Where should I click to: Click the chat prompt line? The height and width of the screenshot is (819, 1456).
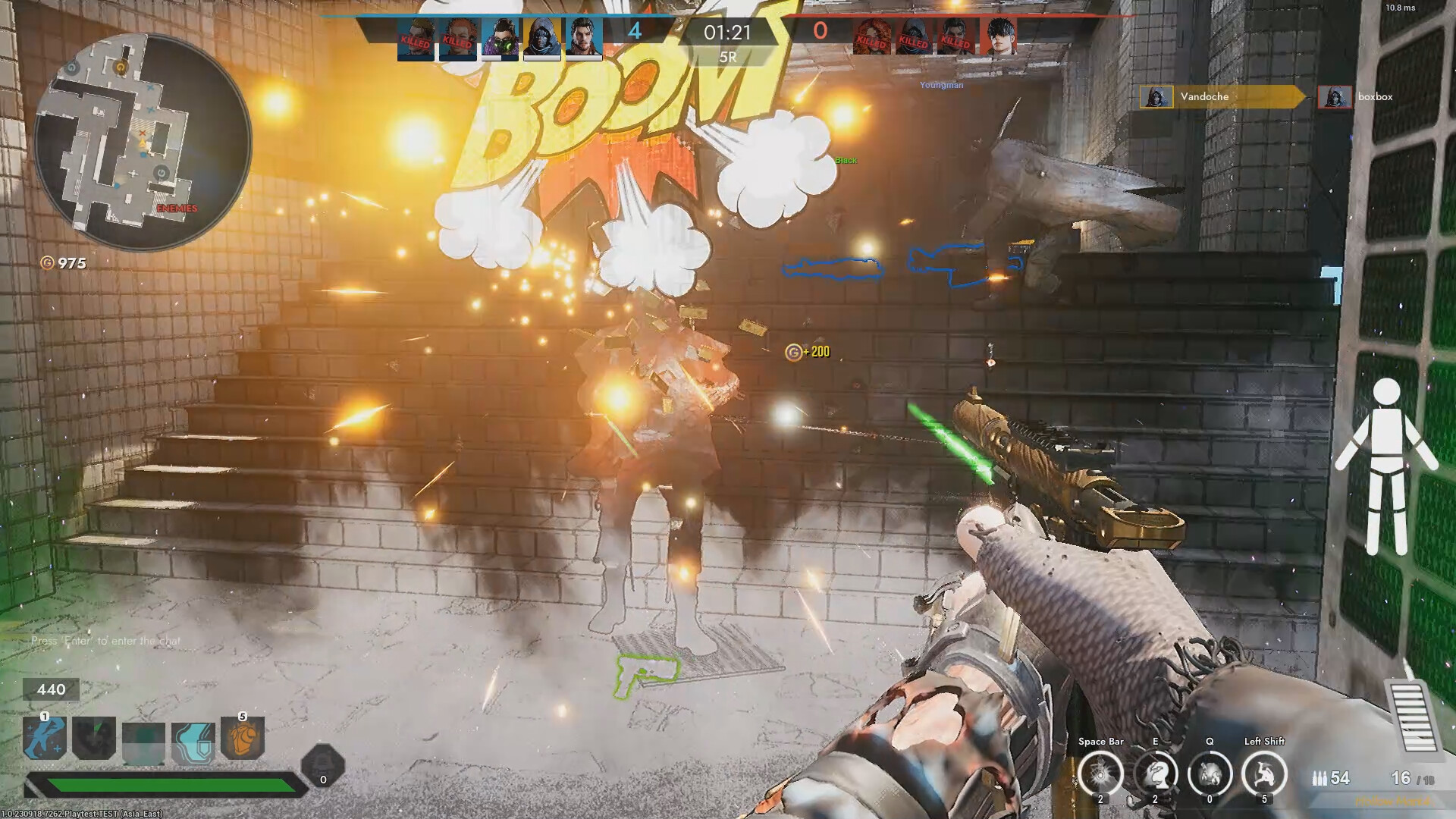point(106,641)
